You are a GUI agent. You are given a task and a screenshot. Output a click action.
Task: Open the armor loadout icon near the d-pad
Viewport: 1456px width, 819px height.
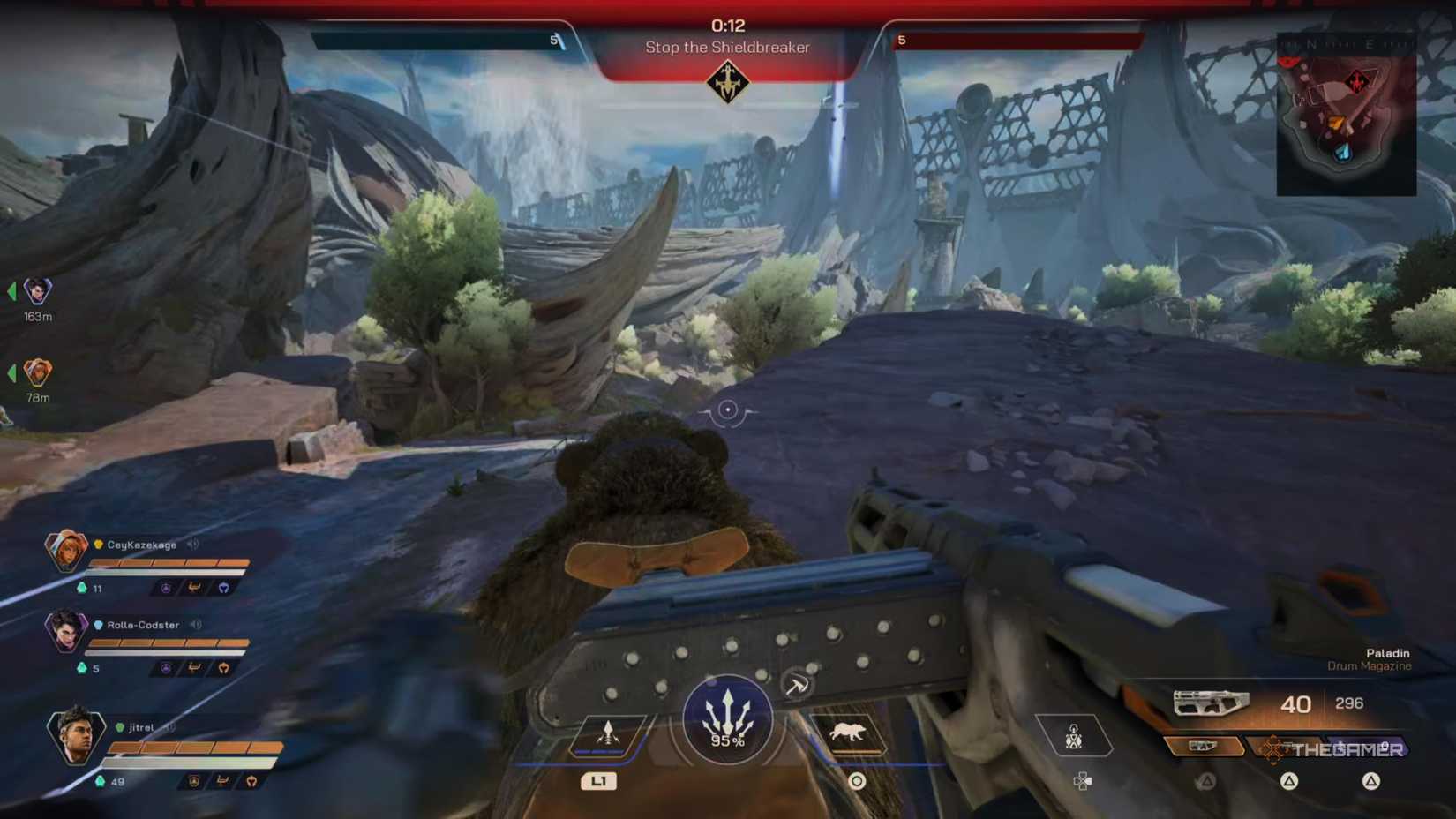tap(1076, 735)
